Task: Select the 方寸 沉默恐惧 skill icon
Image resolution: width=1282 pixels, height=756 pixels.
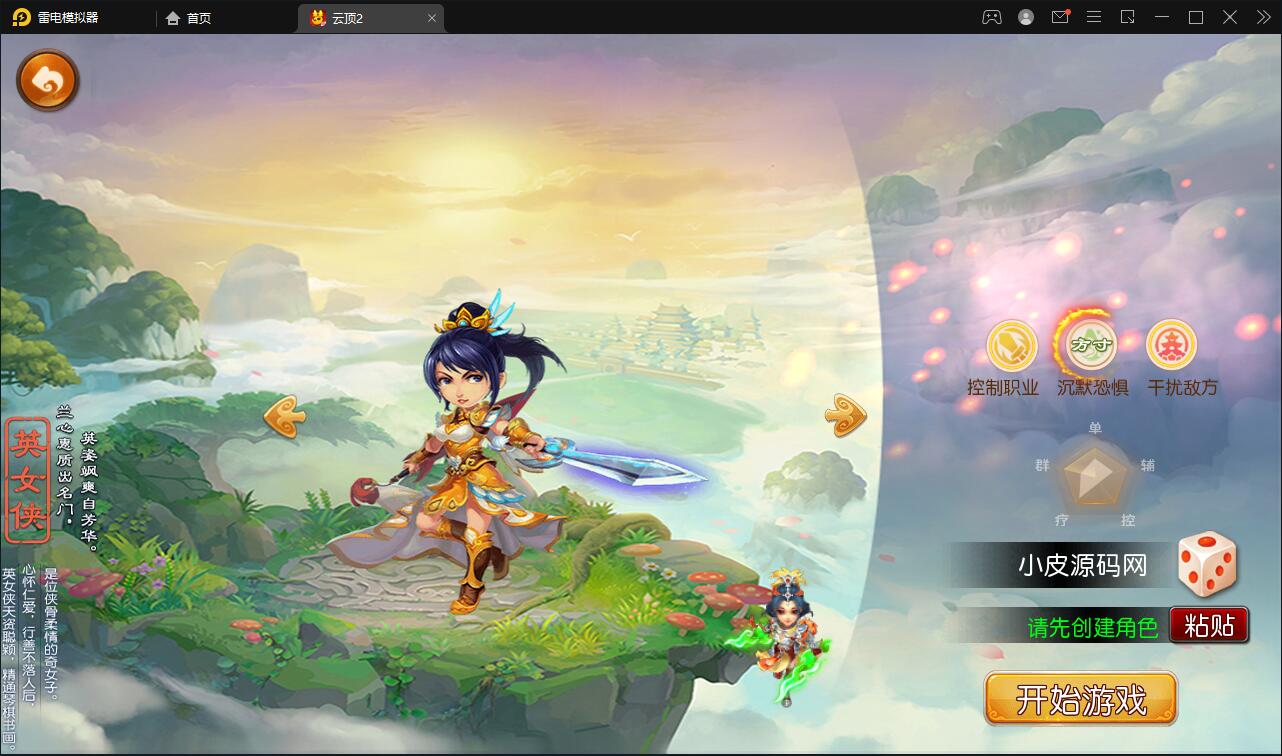Action: (1092, 344)
